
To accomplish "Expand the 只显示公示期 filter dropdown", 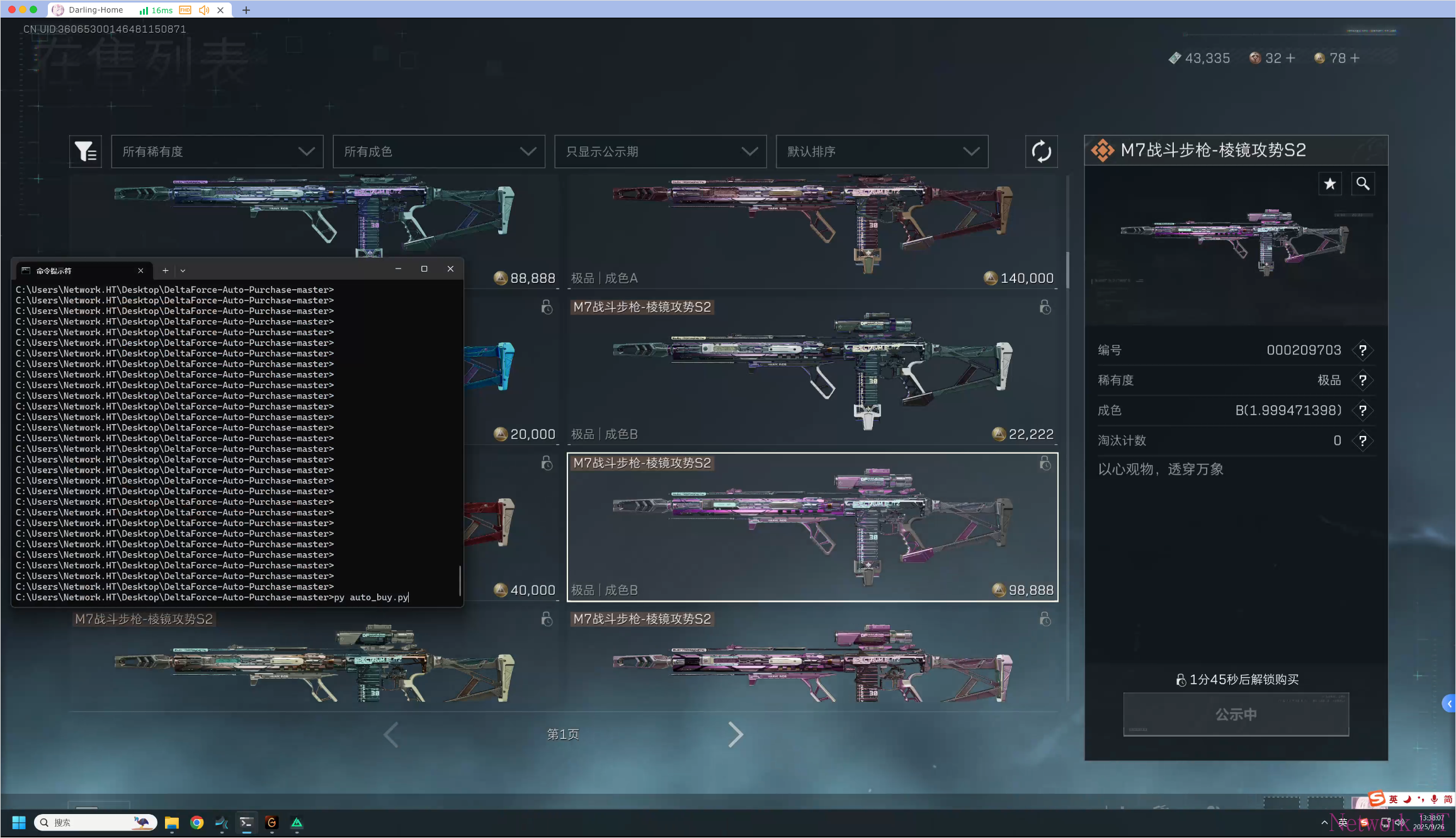I will pyautogui.click(x=661, y=152).
